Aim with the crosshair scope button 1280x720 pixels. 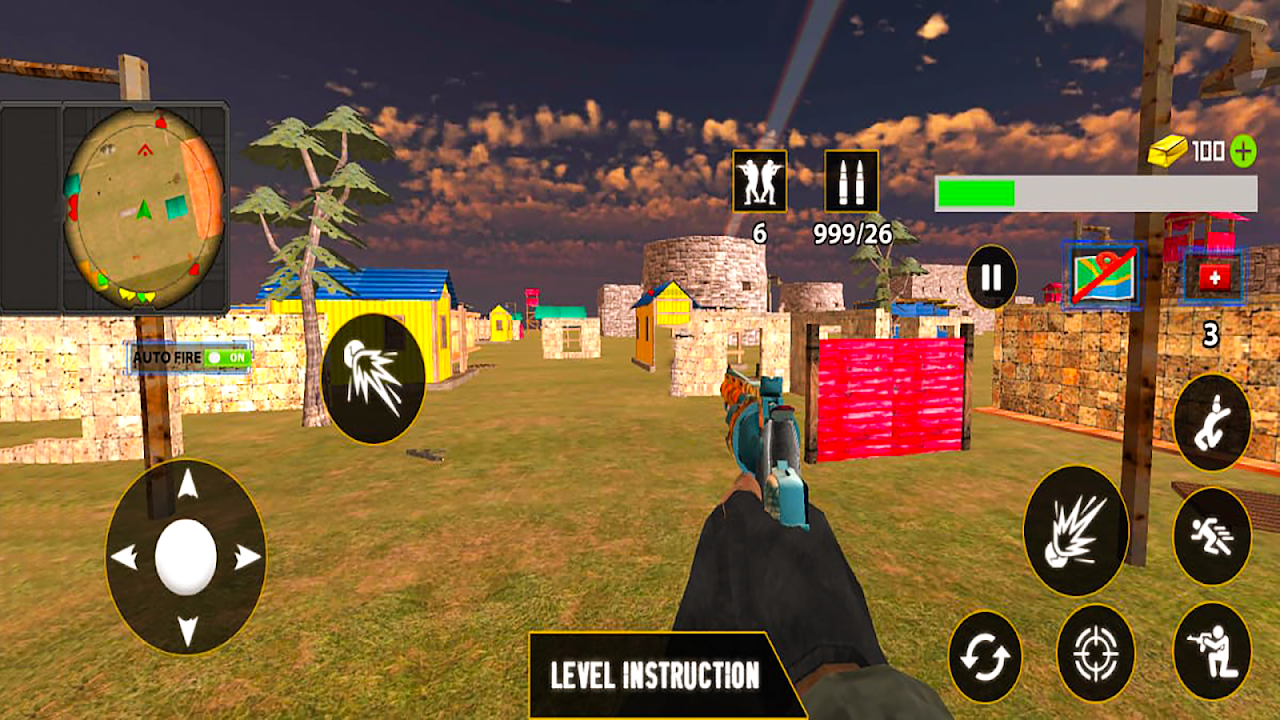coord(1095,653)
